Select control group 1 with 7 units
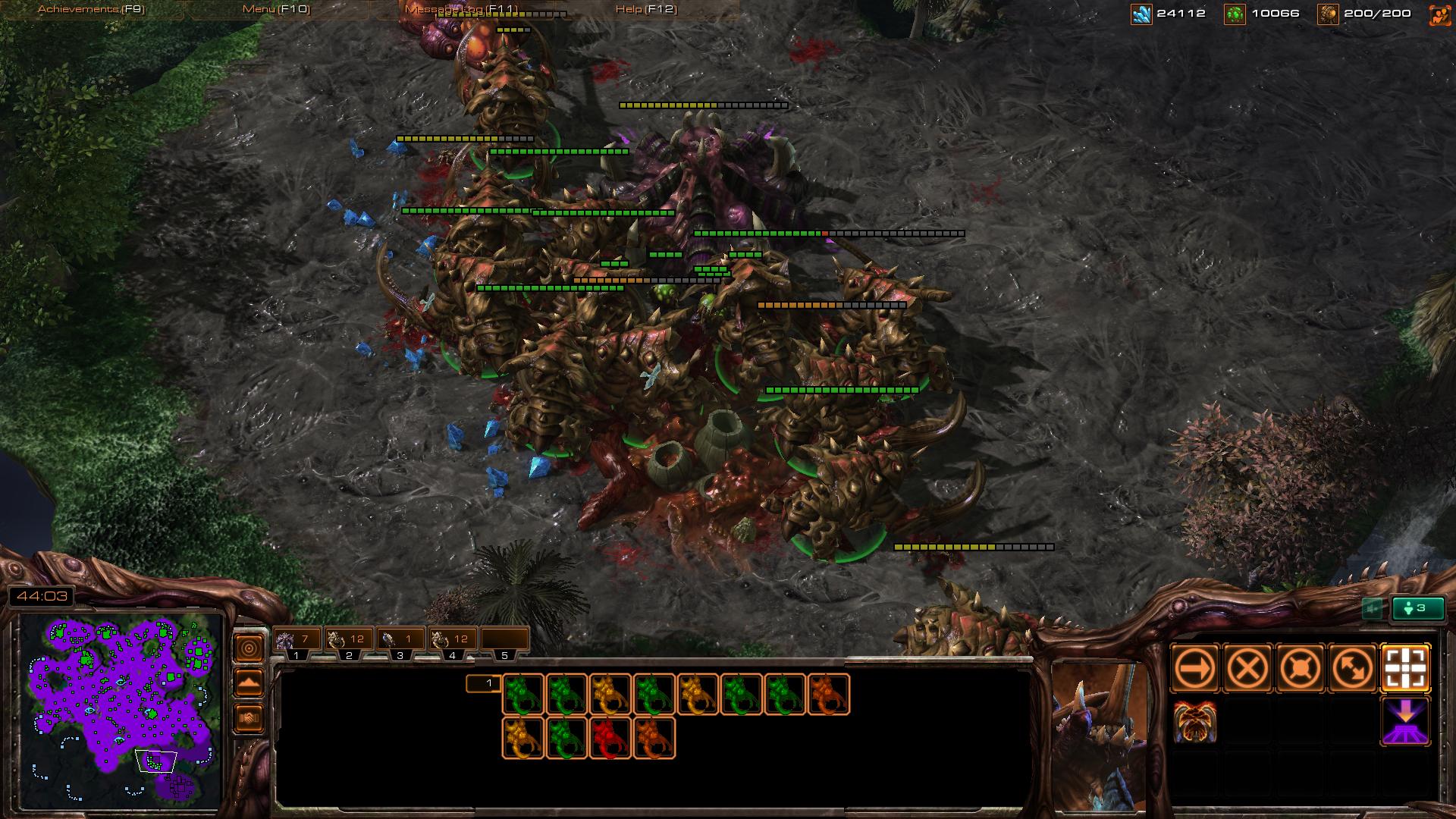The width and height of the screenshot is (1456, 819). tap(297, 640)
